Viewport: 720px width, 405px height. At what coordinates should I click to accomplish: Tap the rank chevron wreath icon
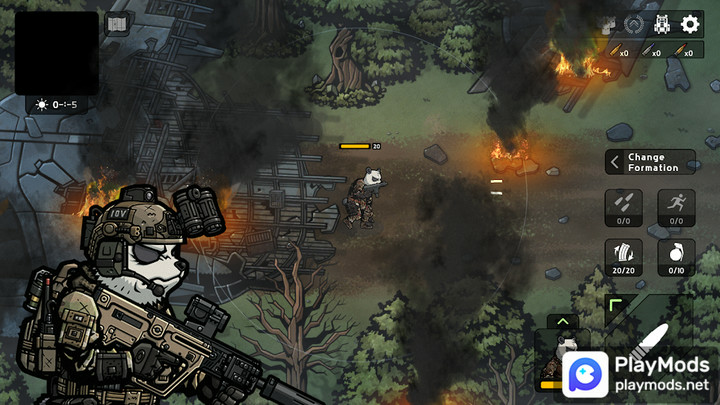tap(633, 24)
